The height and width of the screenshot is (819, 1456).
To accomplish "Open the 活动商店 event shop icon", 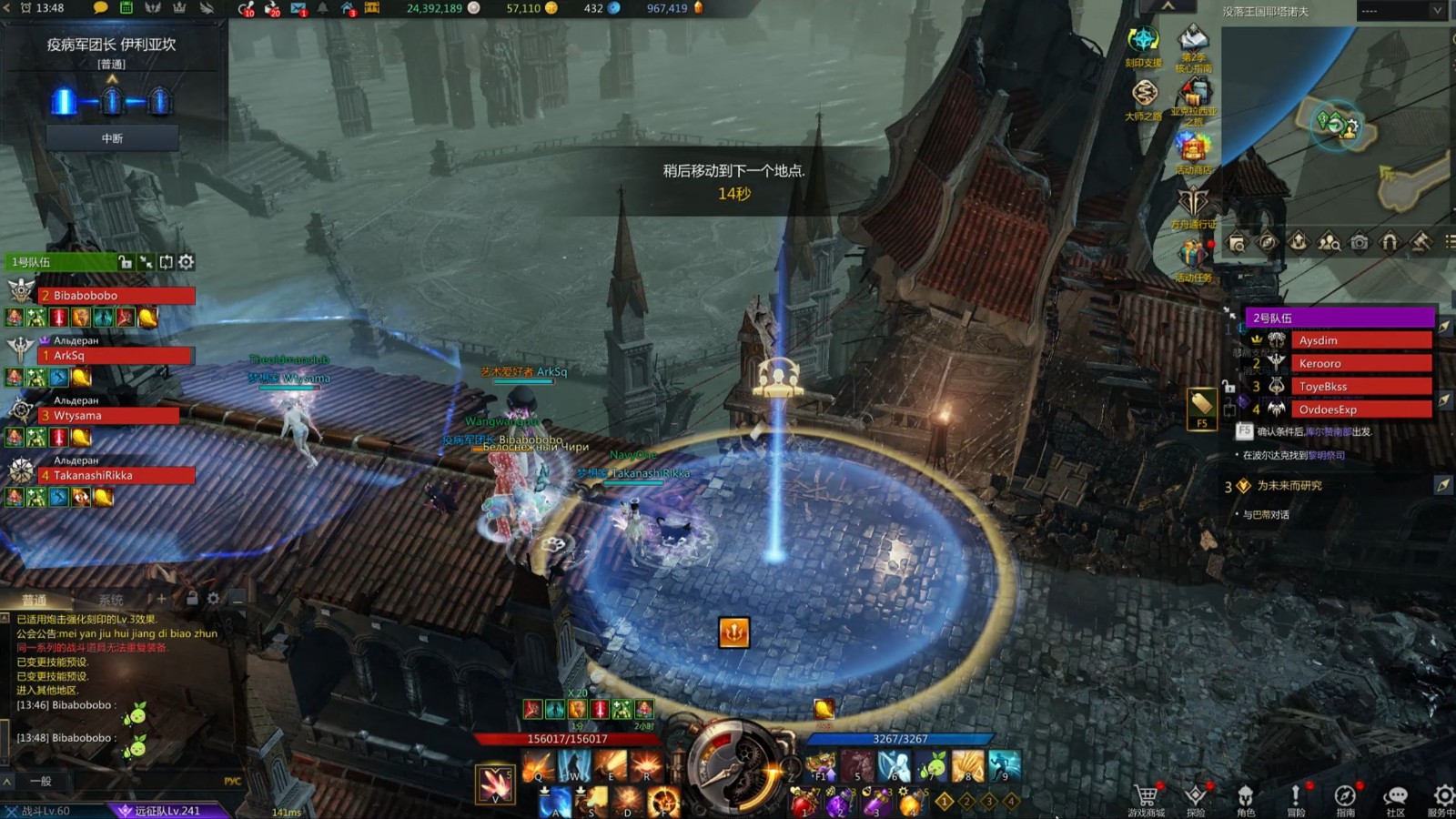I will (x=1192, y=149).
